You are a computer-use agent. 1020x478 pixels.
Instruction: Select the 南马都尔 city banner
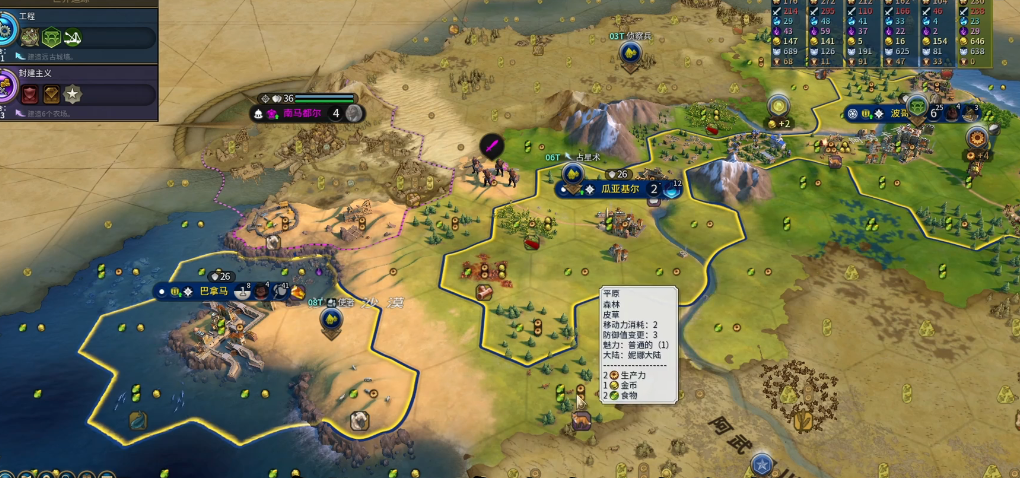(x=300, y=113)
